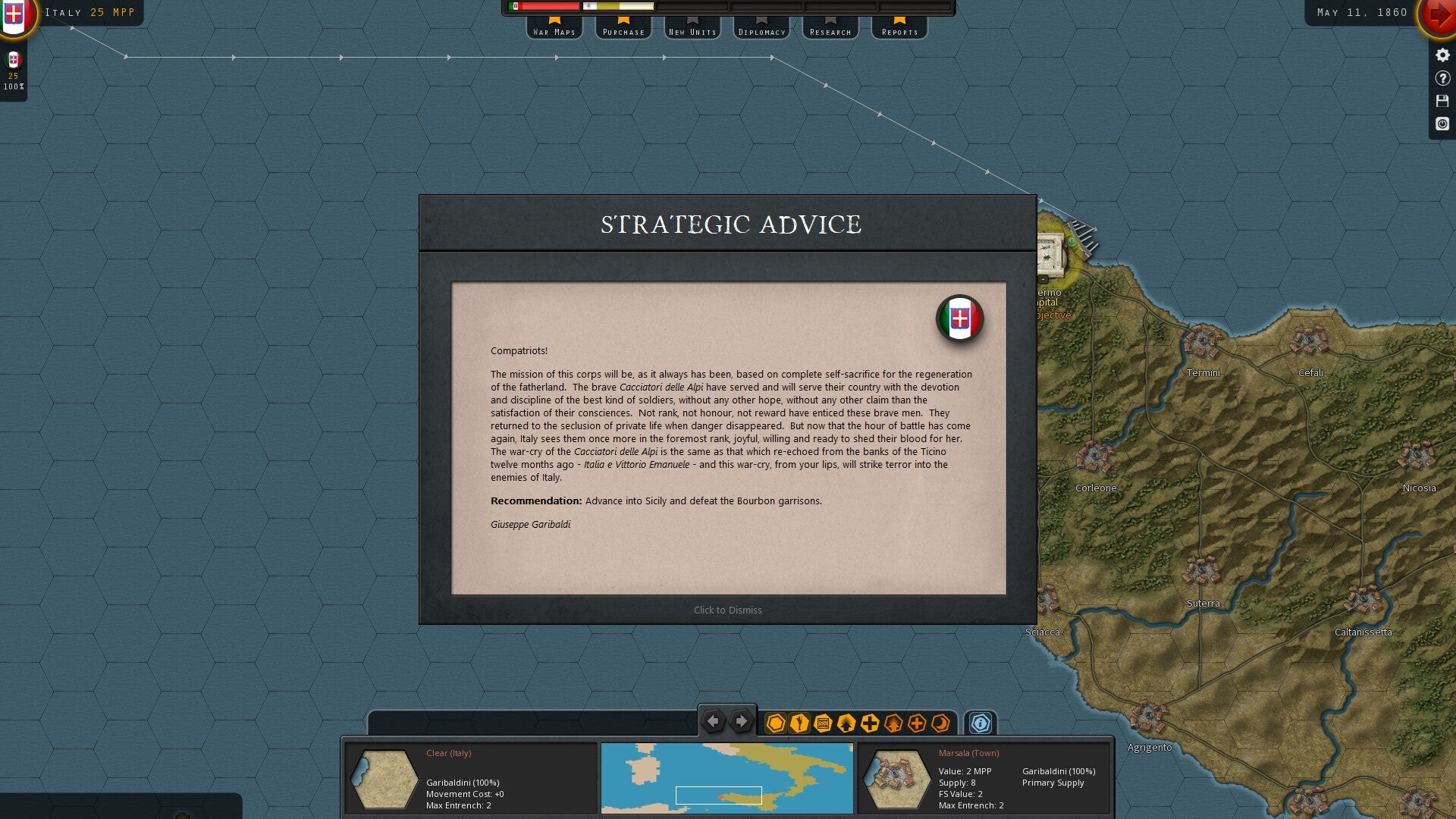Click the upgrade arrow icon in unit toolbar
The width and height of the screenshot is (1456, 819).
pyautogui.click(x=845, y=724)
